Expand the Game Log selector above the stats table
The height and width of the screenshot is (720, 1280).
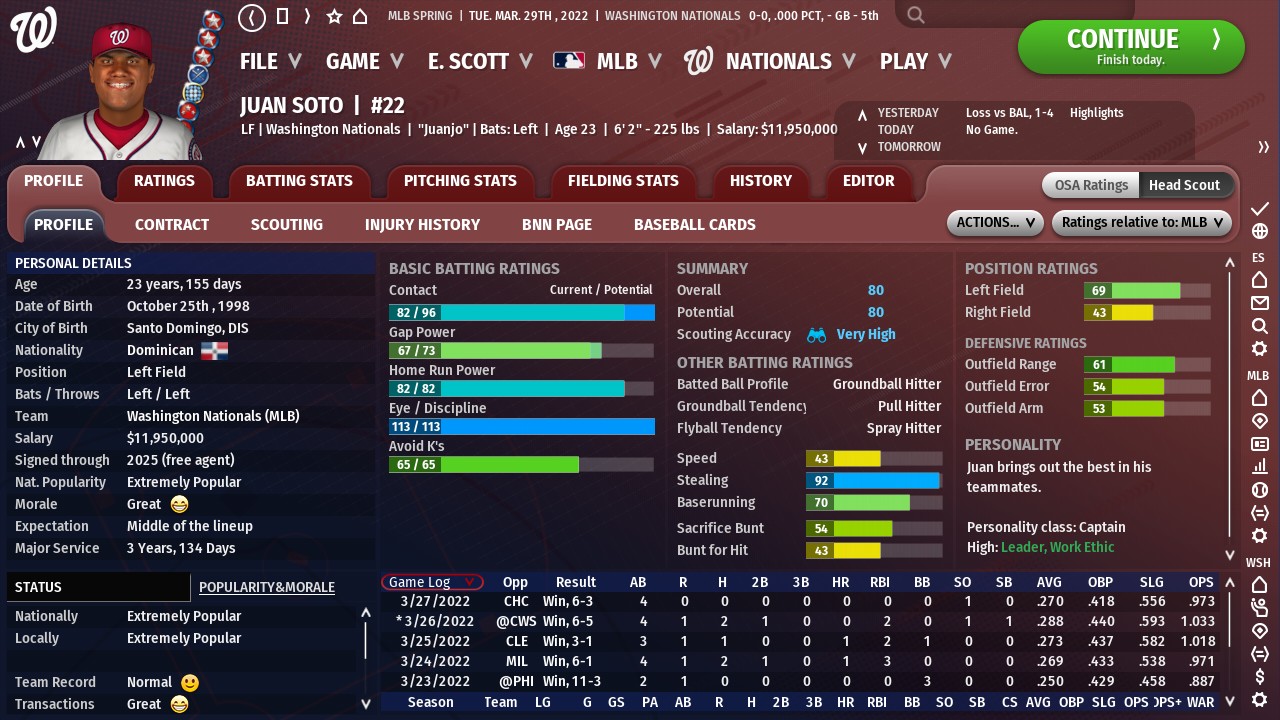coord(432,581)
